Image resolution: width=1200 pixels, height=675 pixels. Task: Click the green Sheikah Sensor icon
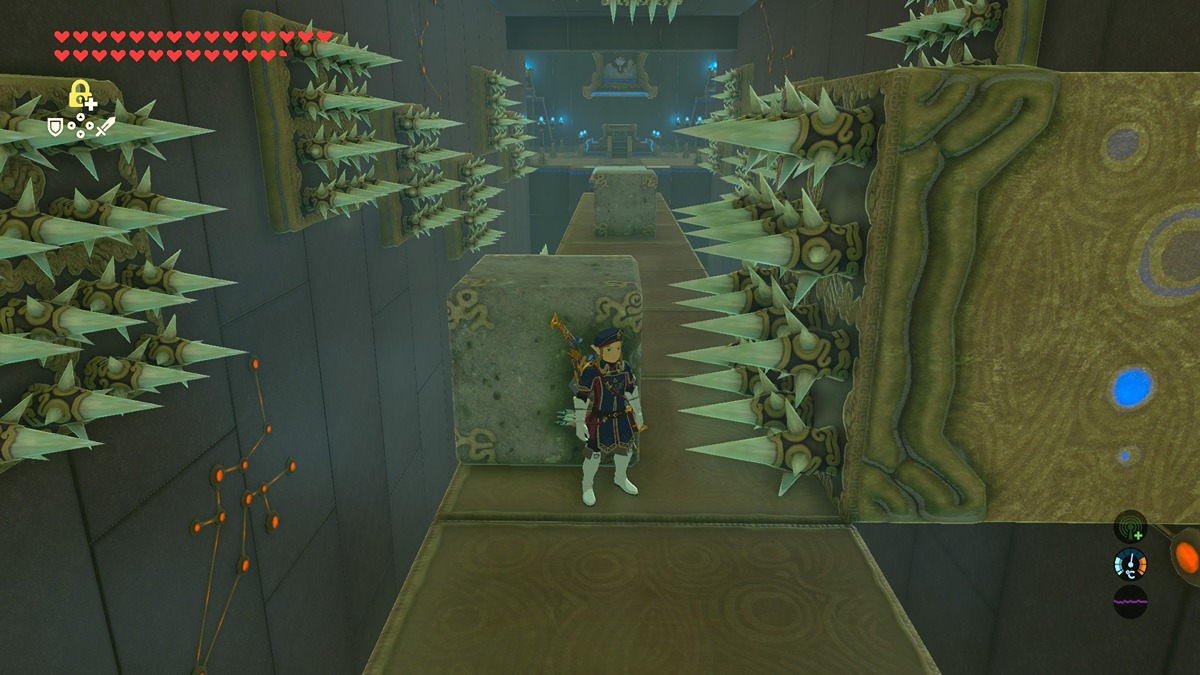pos(1130,527)
